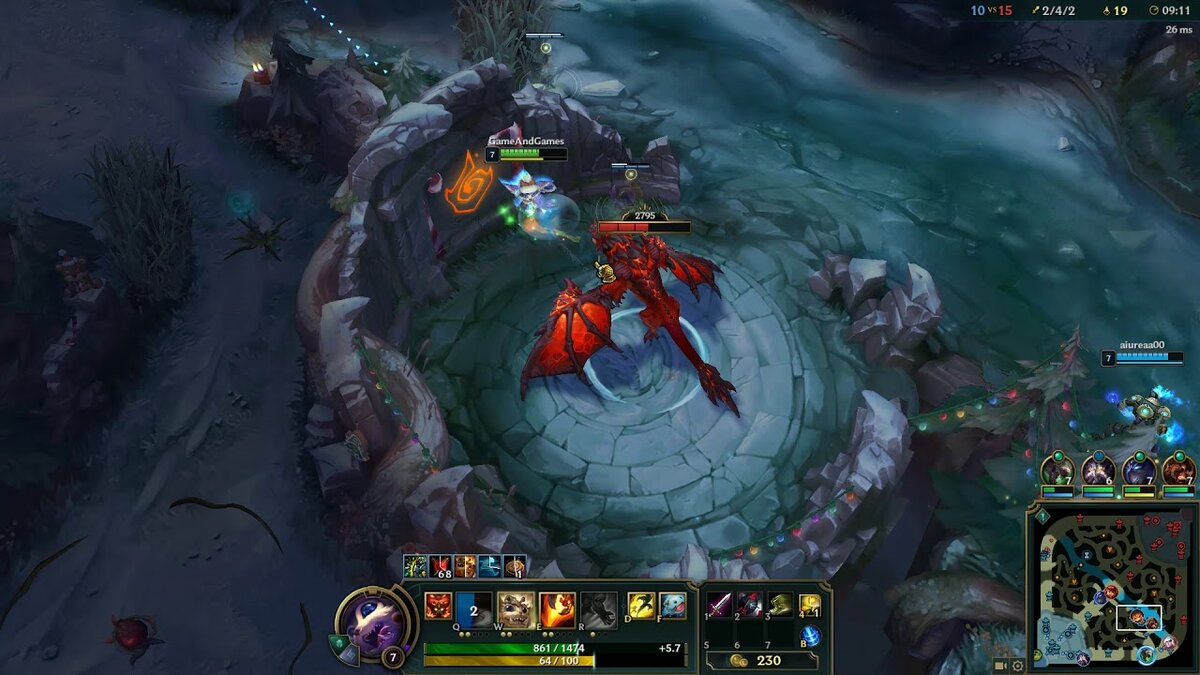Click the blue Recall button
This screenshot has width=1200, height=675.
pyautogui.click(x=810, y=635)
